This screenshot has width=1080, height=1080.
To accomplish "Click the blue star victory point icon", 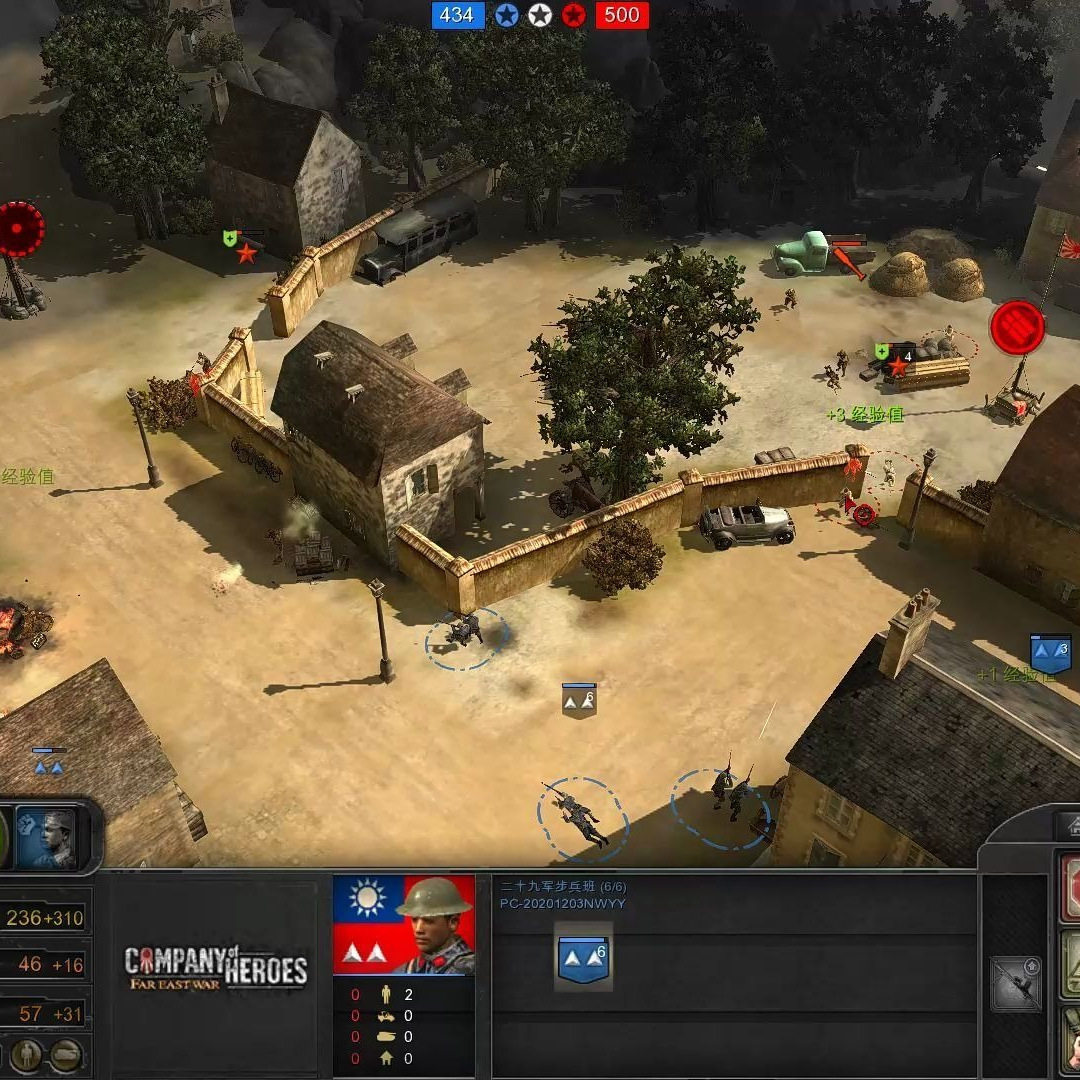I will pos(507,15).
